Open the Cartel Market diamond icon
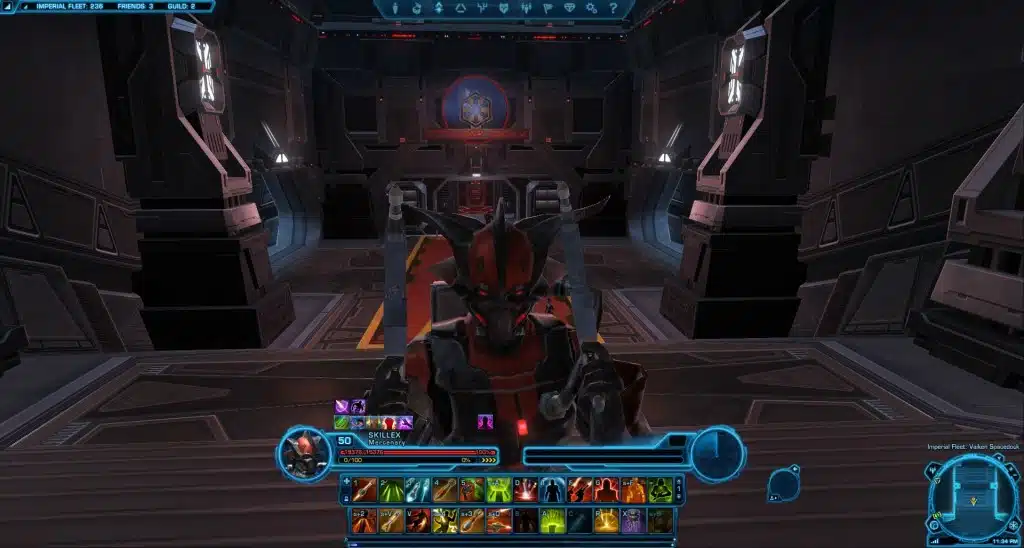Screen dimensions: 1024x548 (569, 8)
